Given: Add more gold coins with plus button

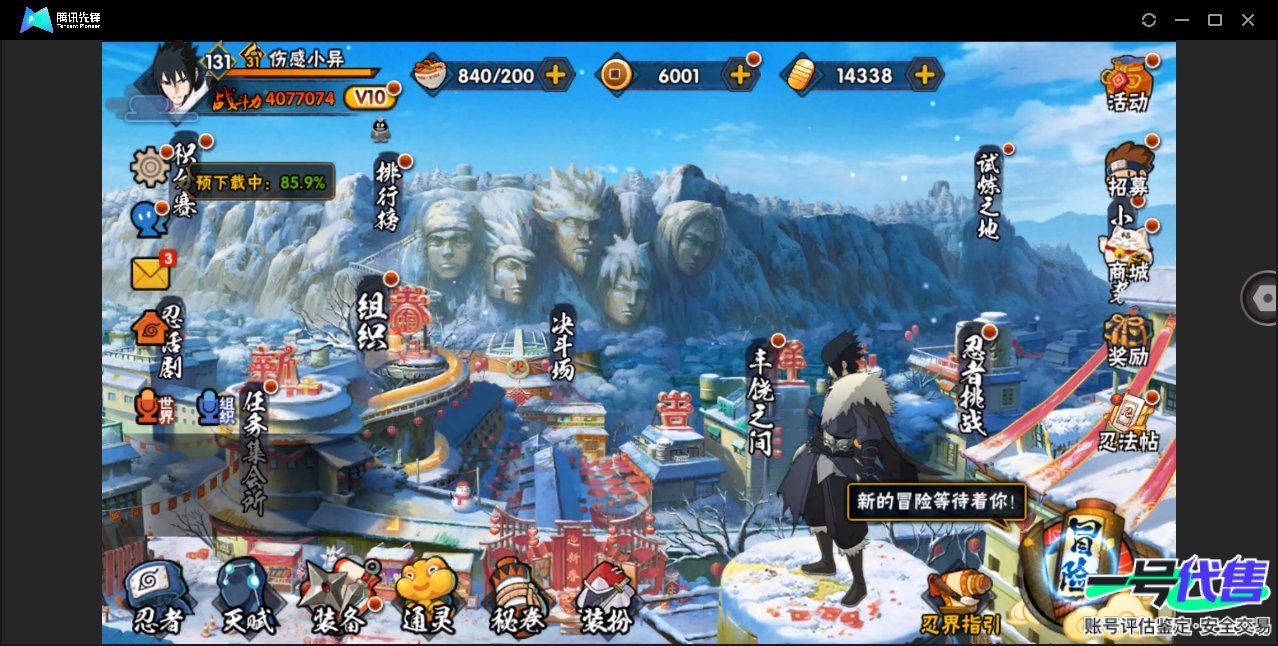Looking at the screenshot, I should click(x=740, y=74).
